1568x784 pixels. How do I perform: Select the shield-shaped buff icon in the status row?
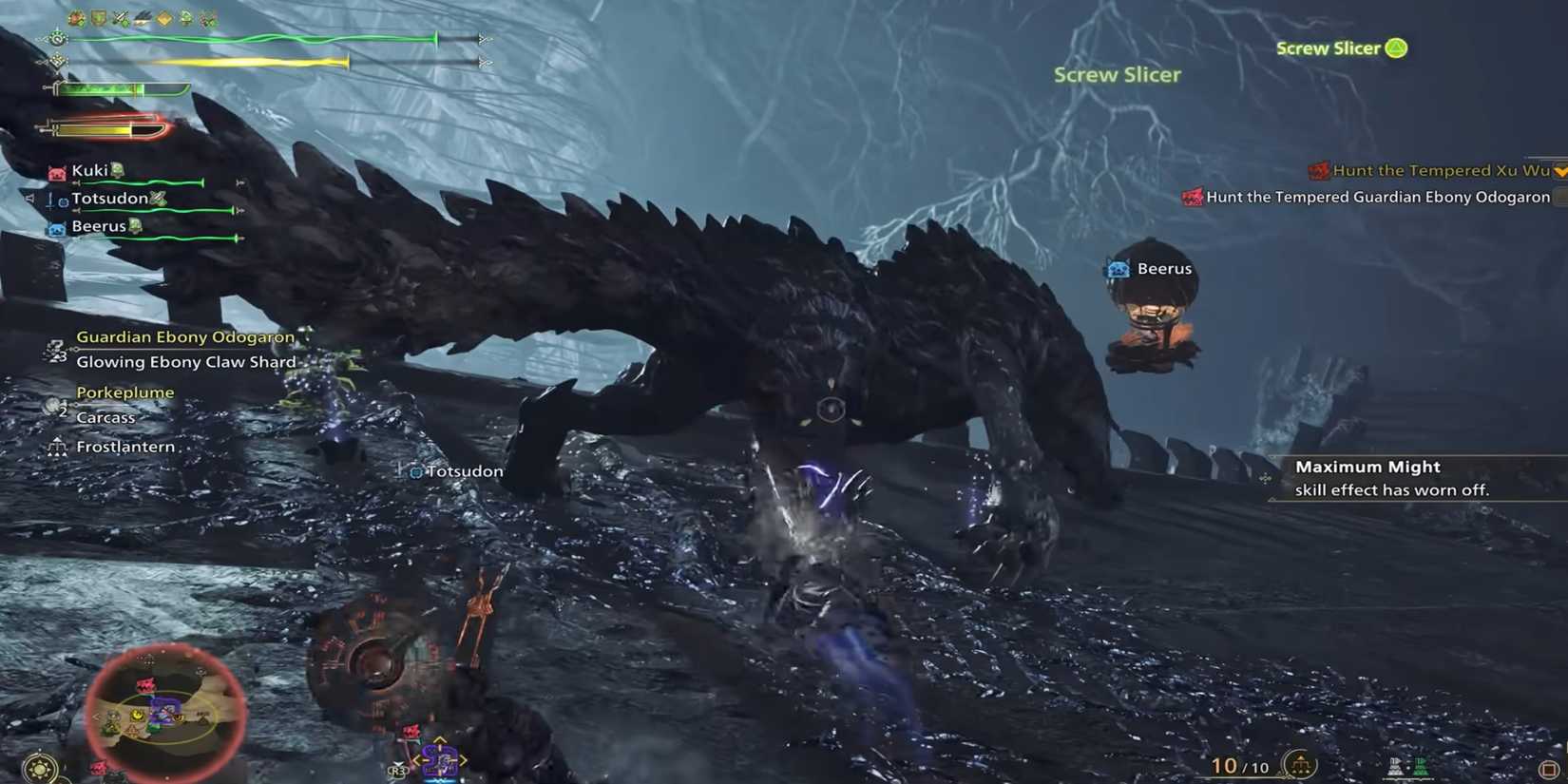[98, 17]
